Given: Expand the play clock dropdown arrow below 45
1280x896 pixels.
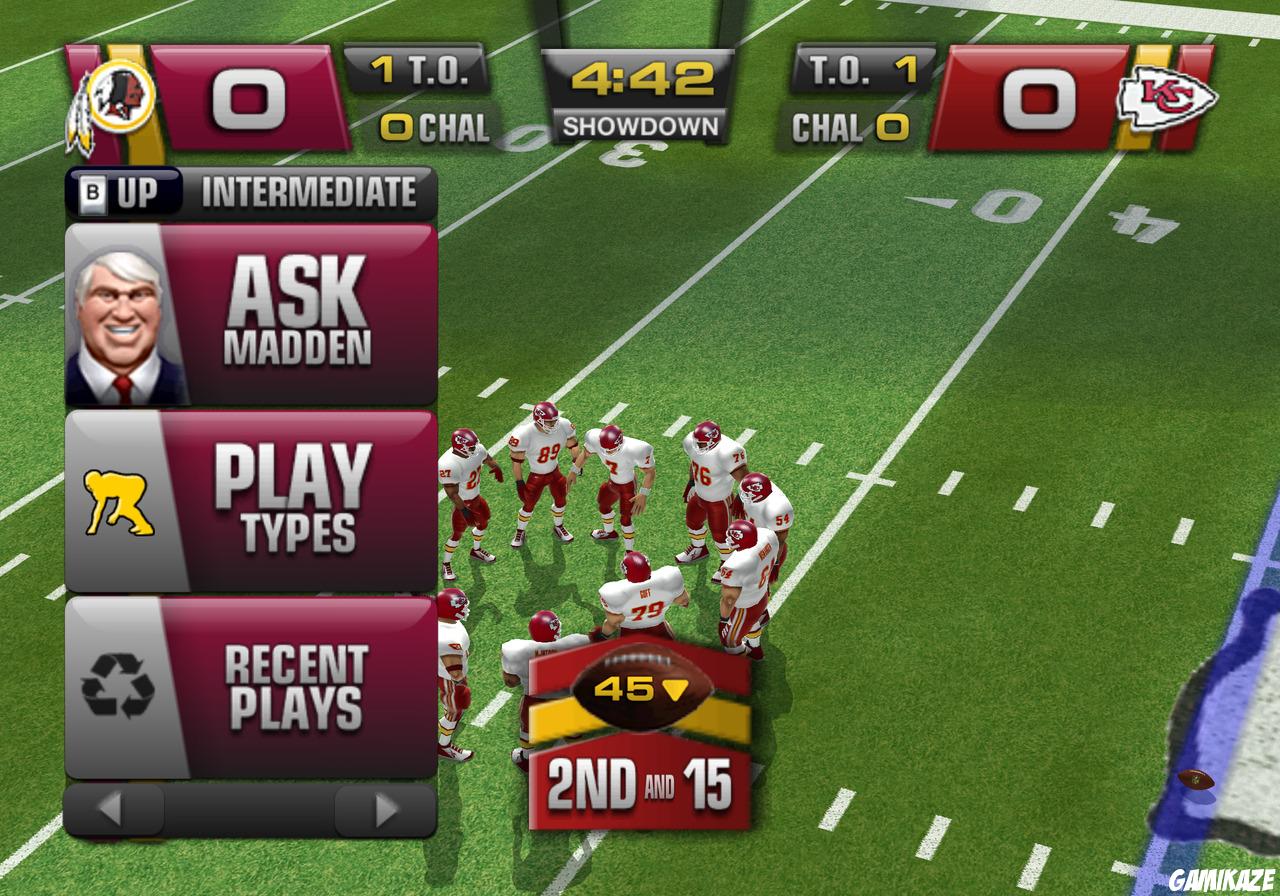Looking at the screenshot, I should [x=677, y=688].
